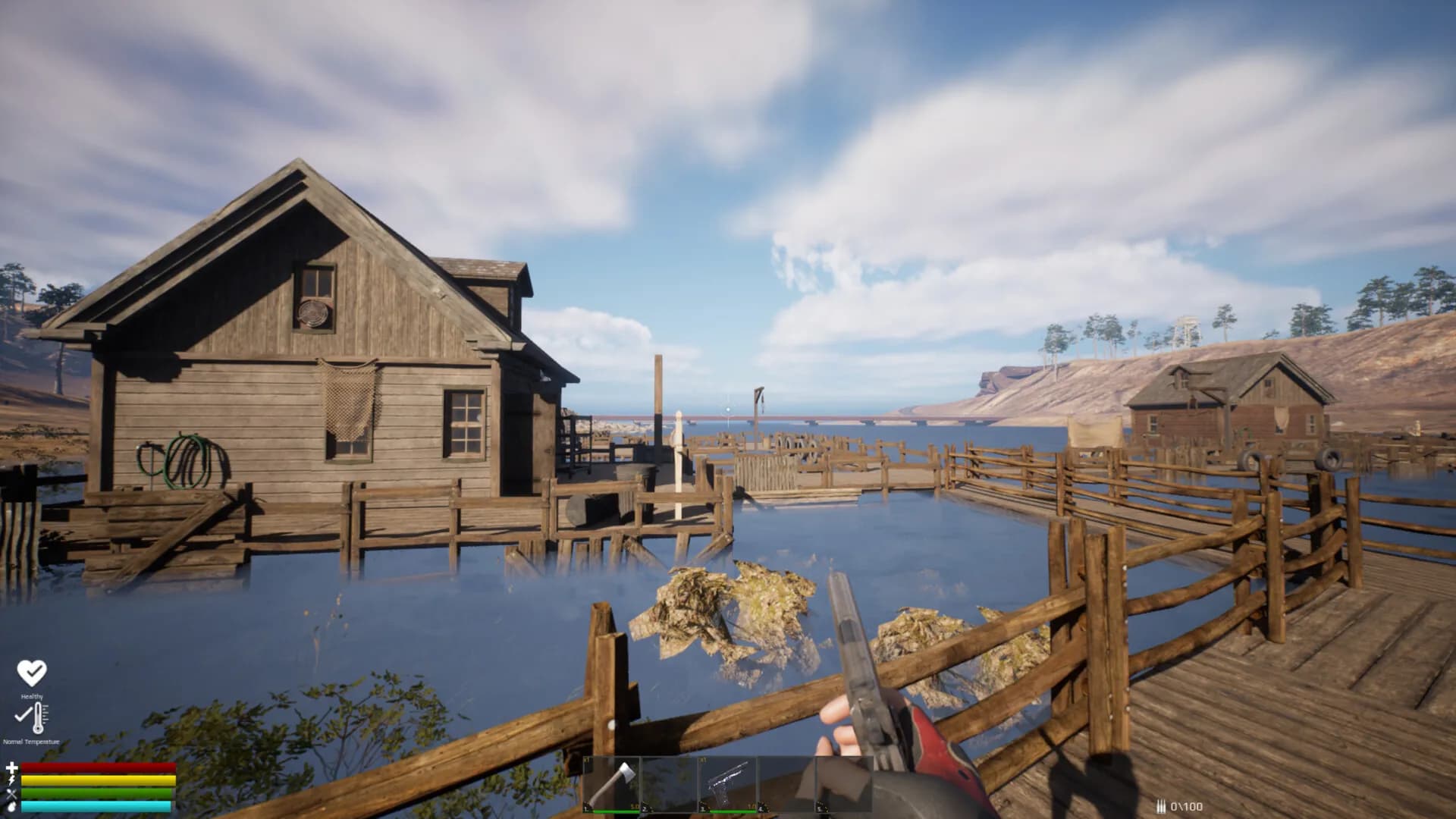
Task: Click the Healthy heart status icon
Action: pyautogui.click(x=32, y=673)
